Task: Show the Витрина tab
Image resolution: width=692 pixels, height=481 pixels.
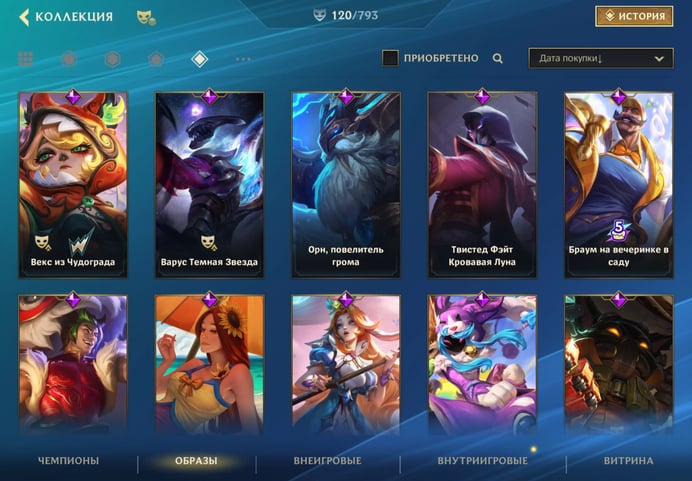Action: click(628, 461)
